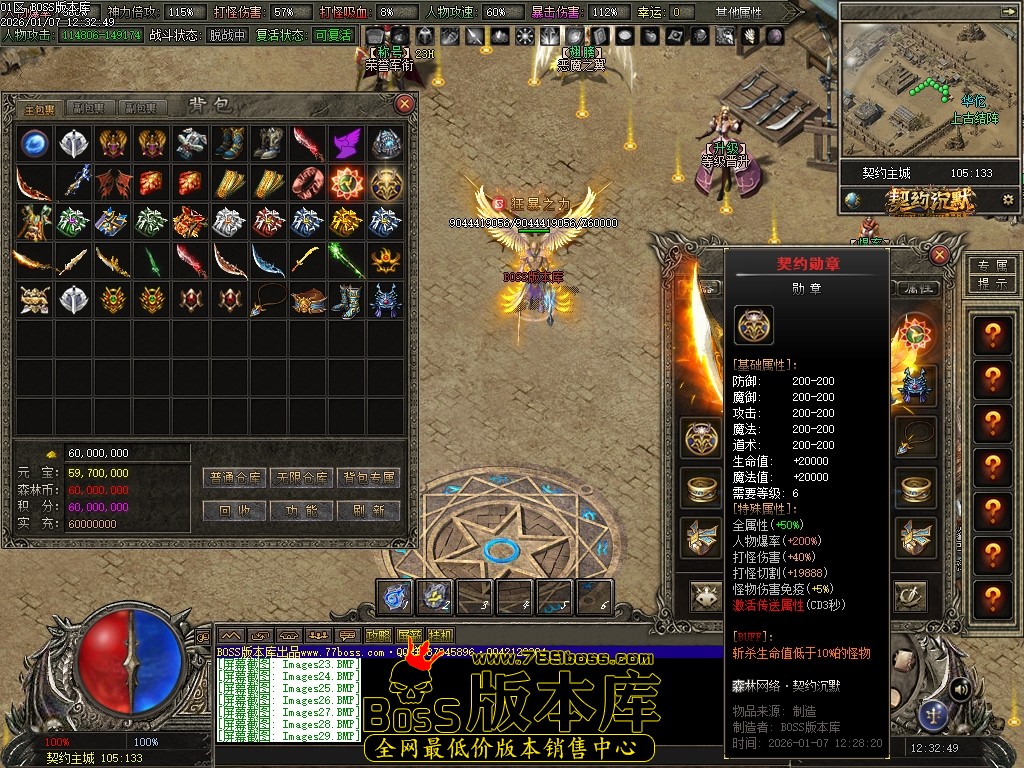
Task: Select the blue orb item in backpack
Action: pos(35,143)
